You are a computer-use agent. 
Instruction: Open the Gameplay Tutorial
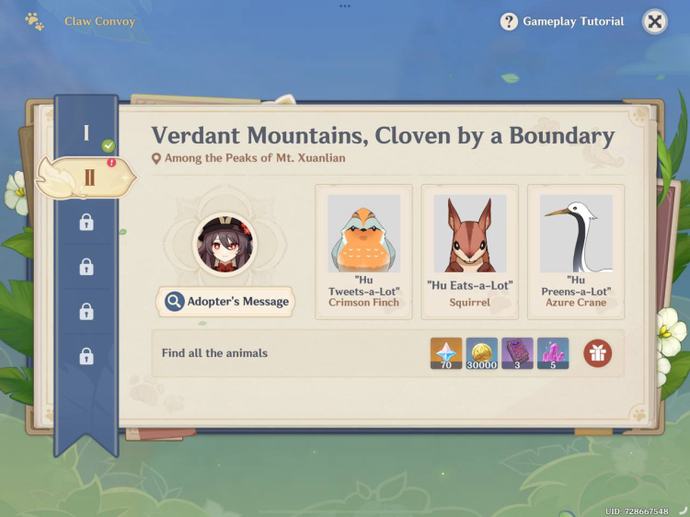click(562, 21)
